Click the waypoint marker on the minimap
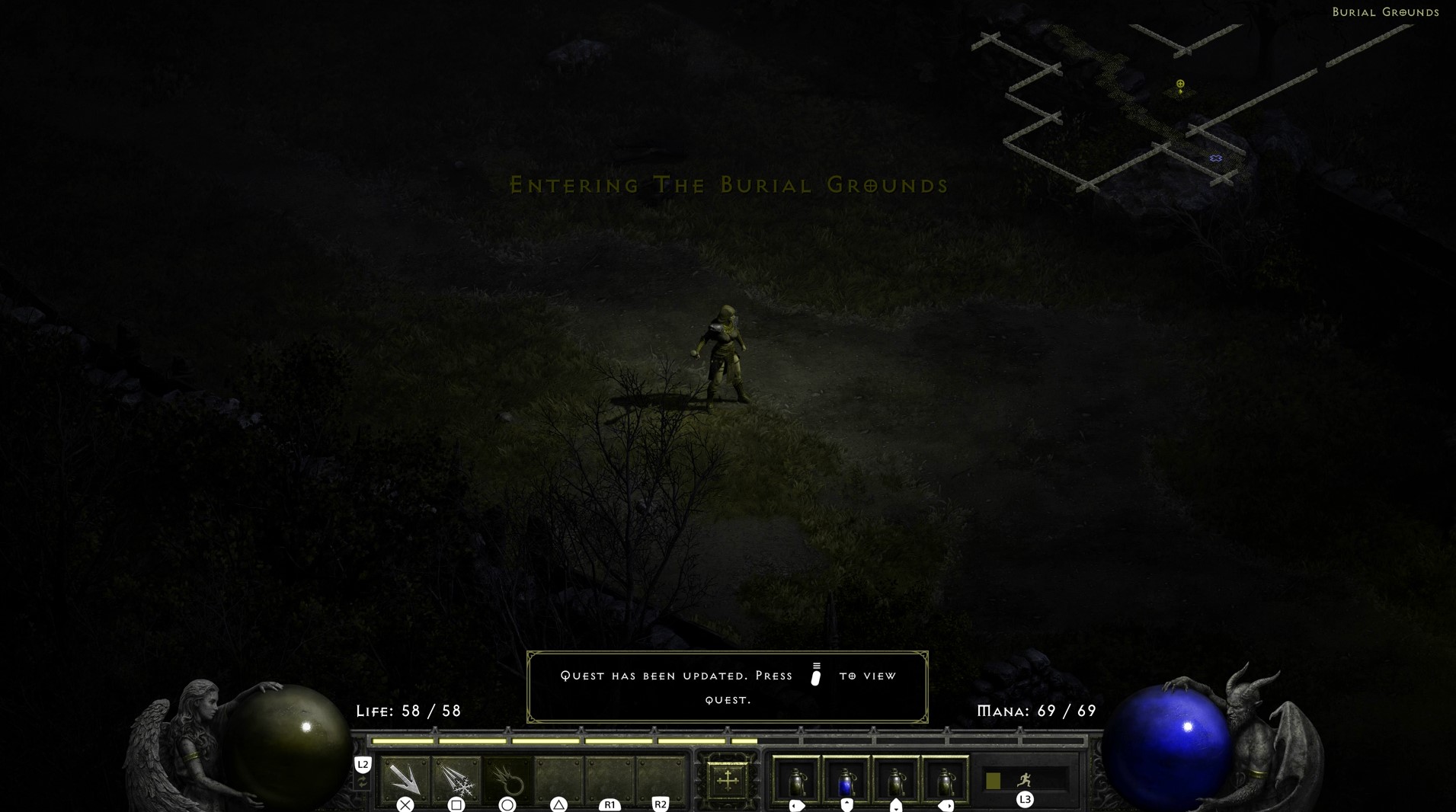The width and height of the screenshot is (1456, 812). pyautogui.click(x=1216, y=158)
